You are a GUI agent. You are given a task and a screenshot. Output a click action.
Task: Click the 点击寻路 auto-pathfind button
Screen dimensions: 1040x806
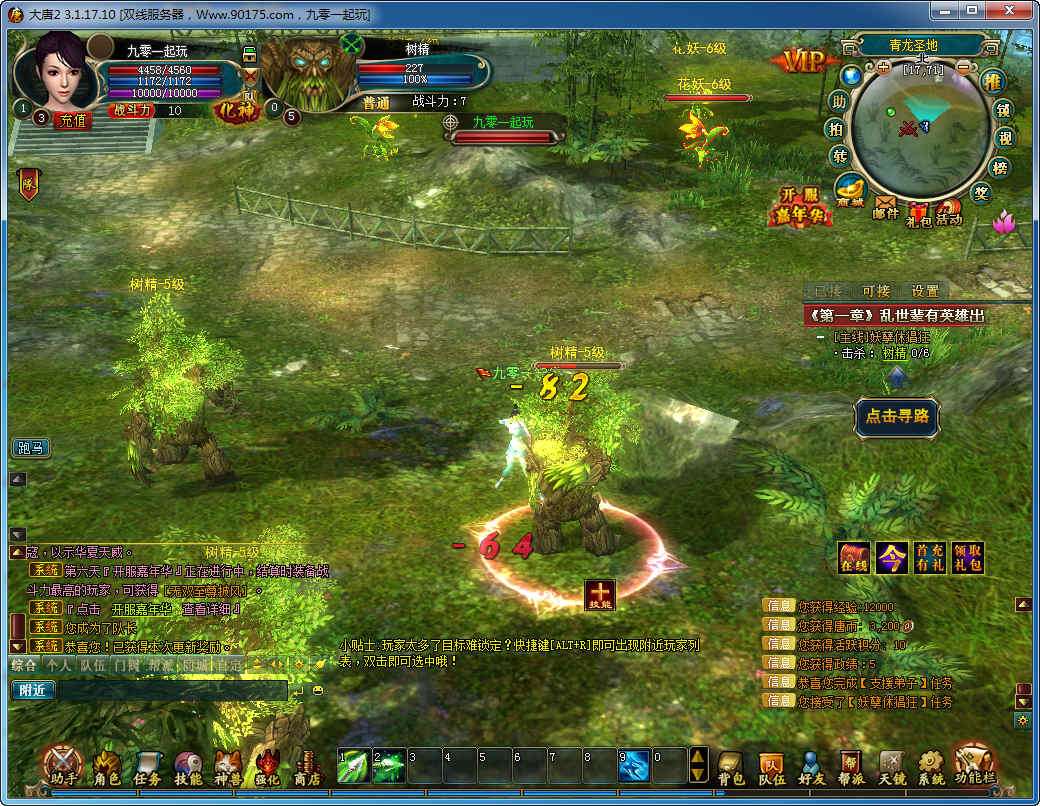click(897, 417)
